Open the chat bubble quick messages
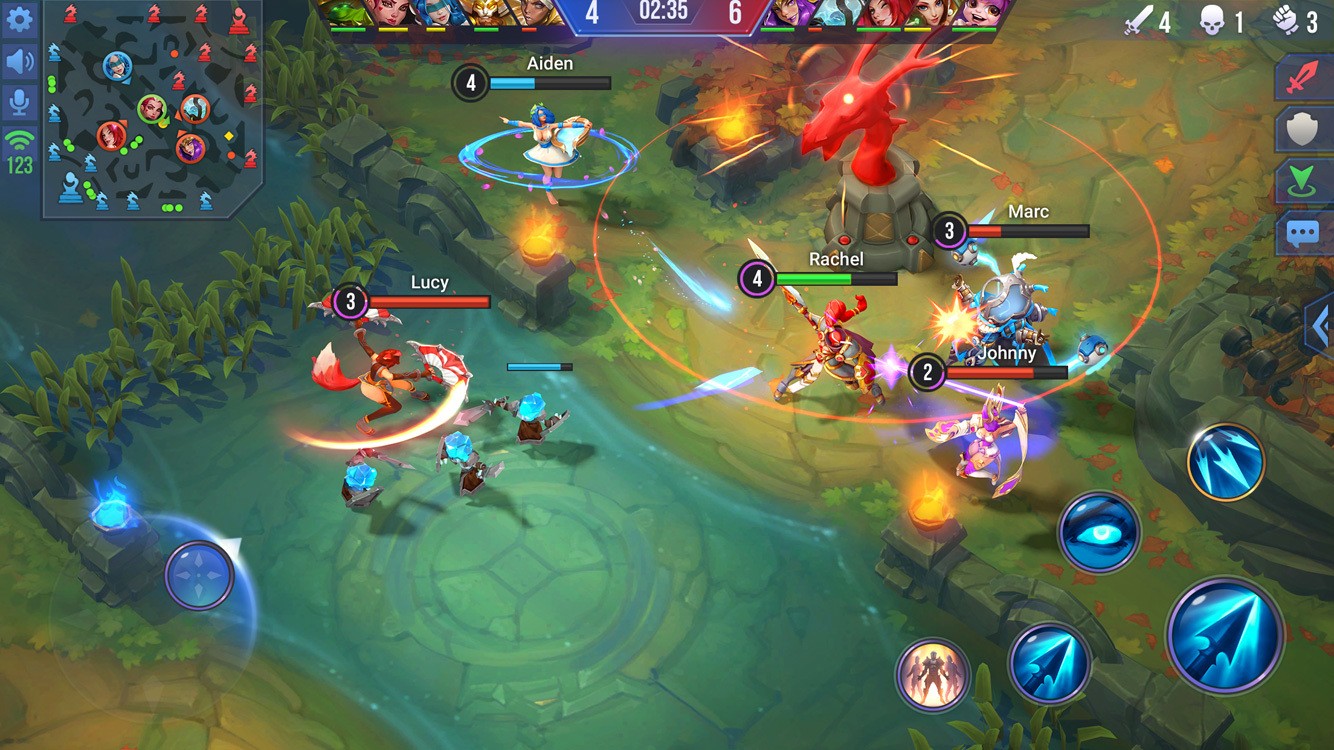Screen dimensions: 1334x750 pos(1301,234)
